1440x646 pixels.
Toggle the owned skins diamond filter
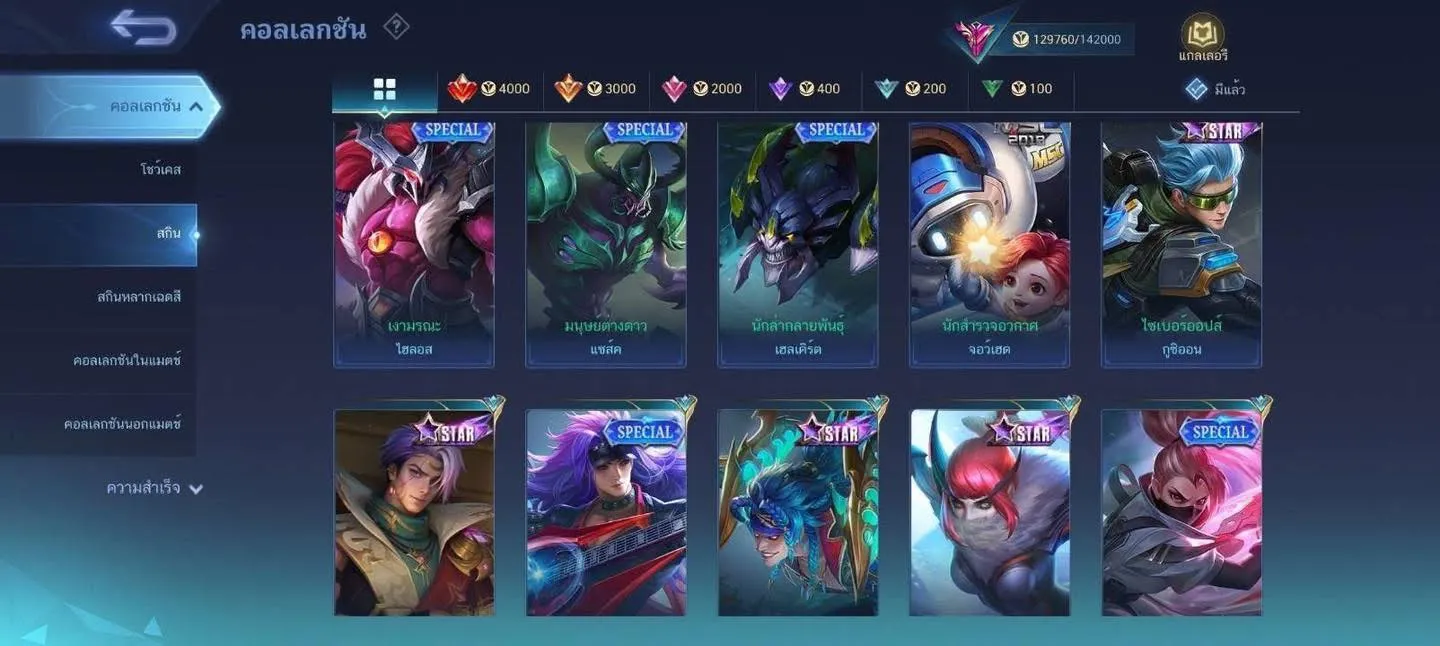pos(1214,89)
